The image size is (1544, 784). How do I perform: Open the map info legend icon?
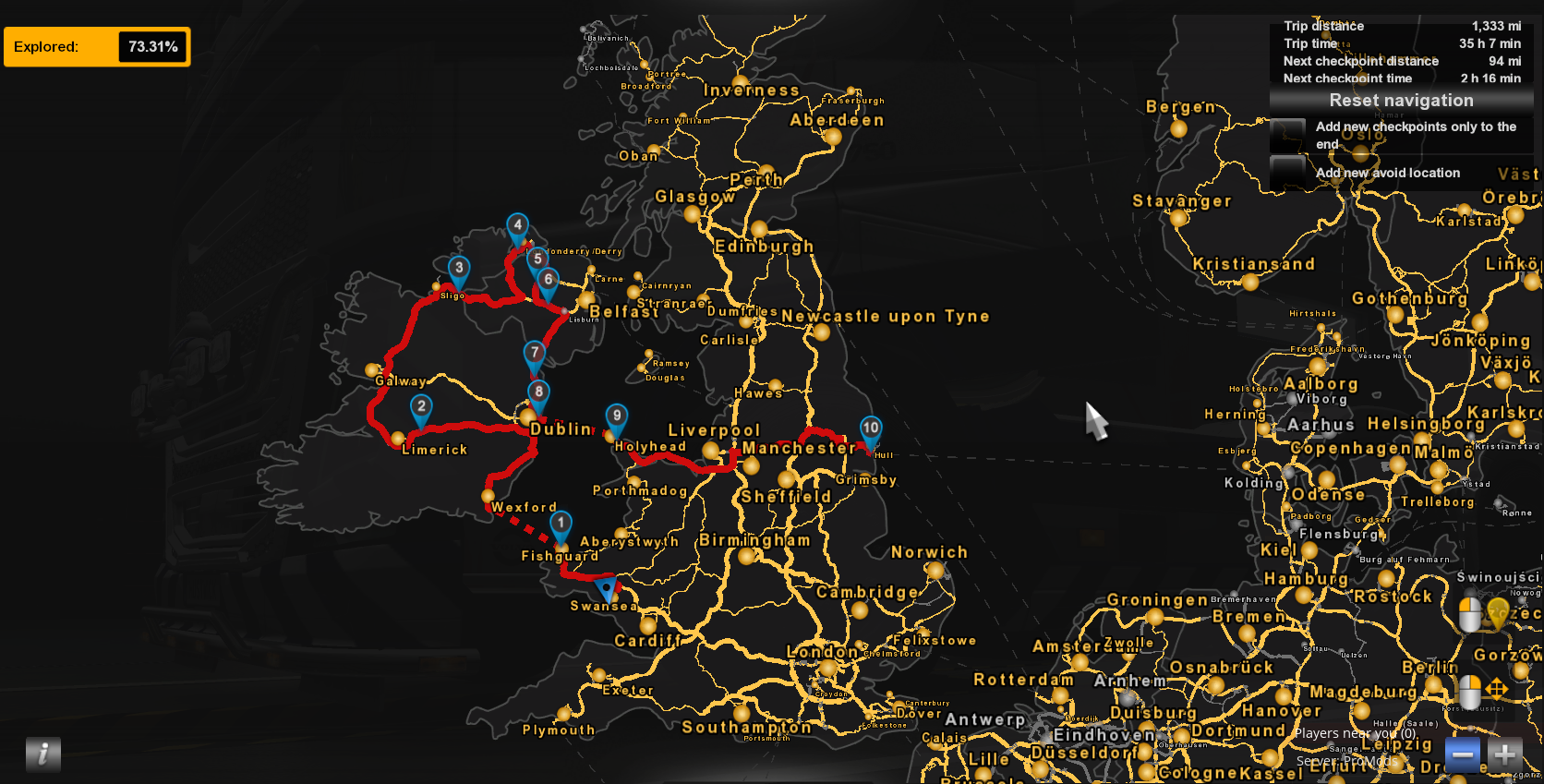tap(43, 754)
